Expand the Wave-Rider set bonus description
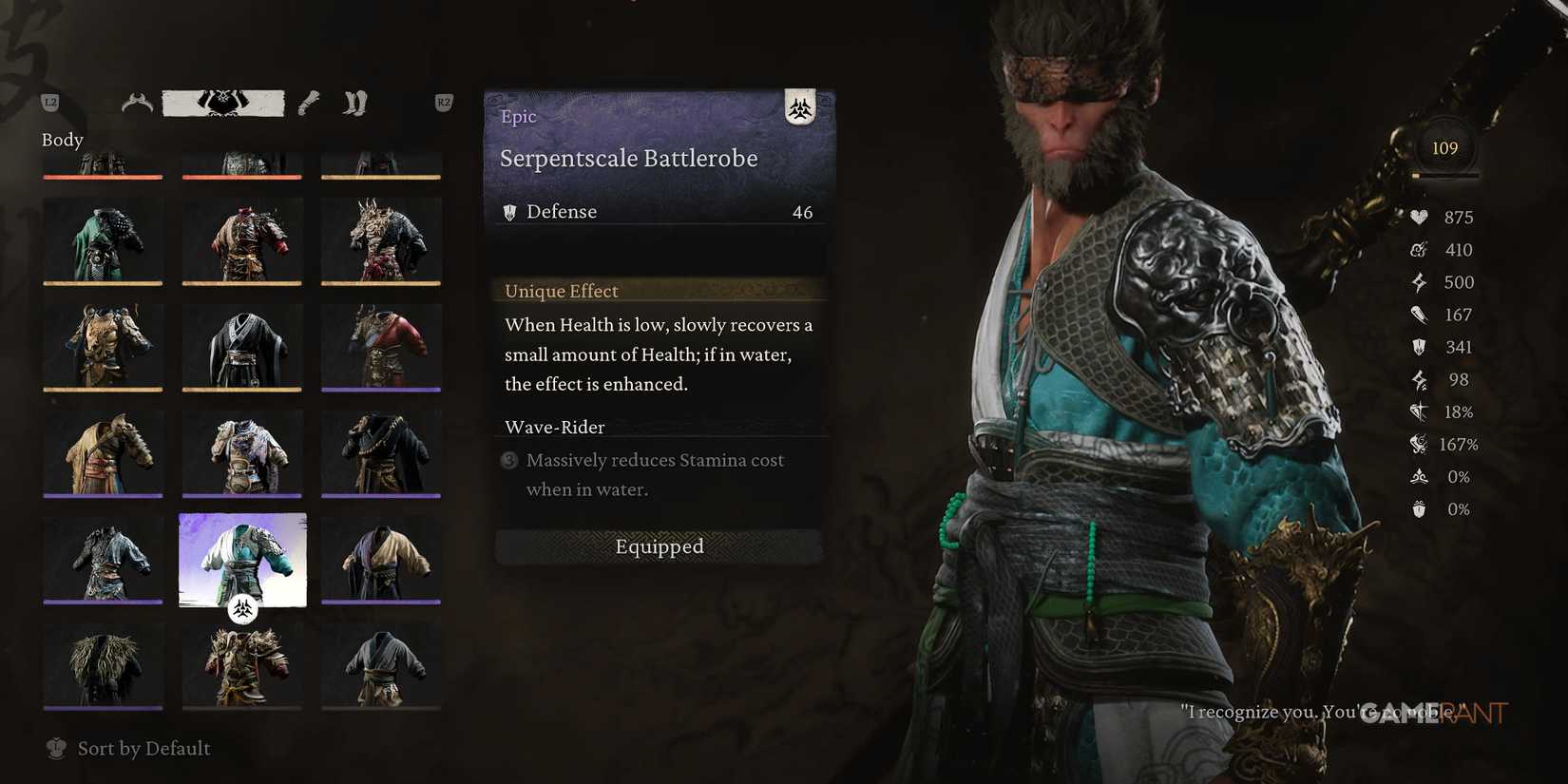This screenshot has height=784, width=1568. coord(555,427)
